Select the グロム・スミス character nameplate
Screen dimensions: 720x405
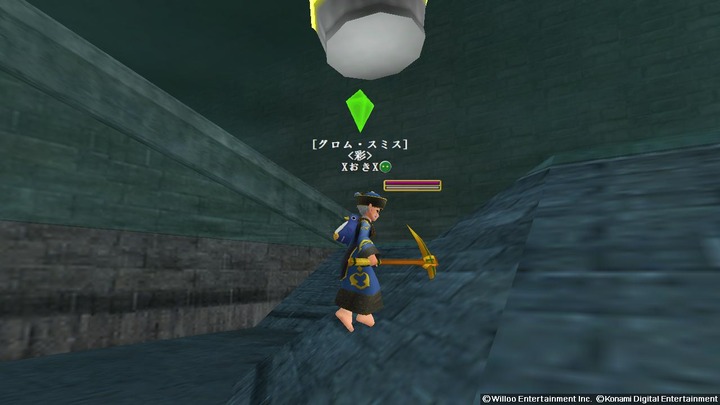tap(360, 144)
